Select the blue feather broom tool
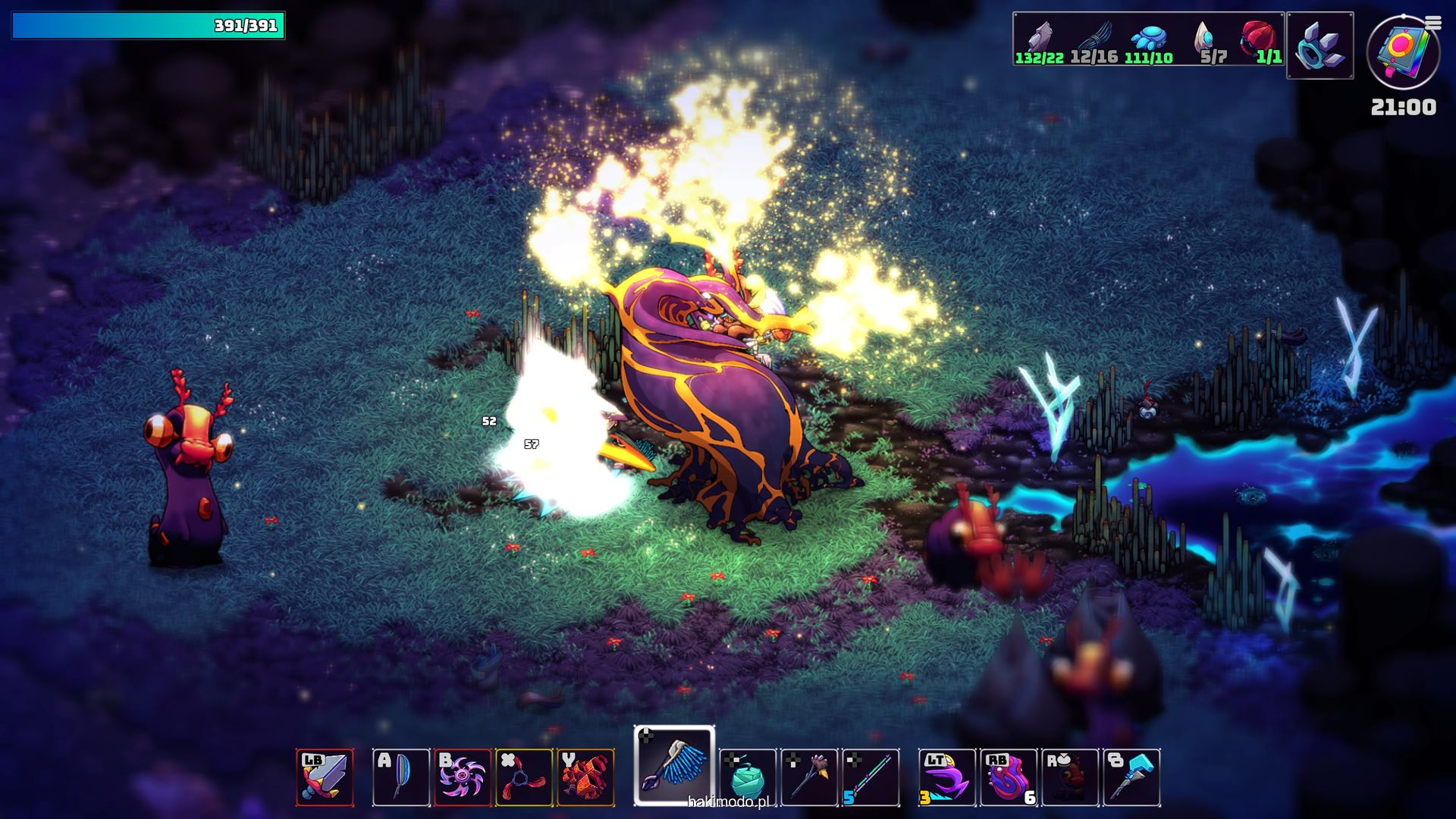The height and width of the screenshot is (819, 1456). 674,766
